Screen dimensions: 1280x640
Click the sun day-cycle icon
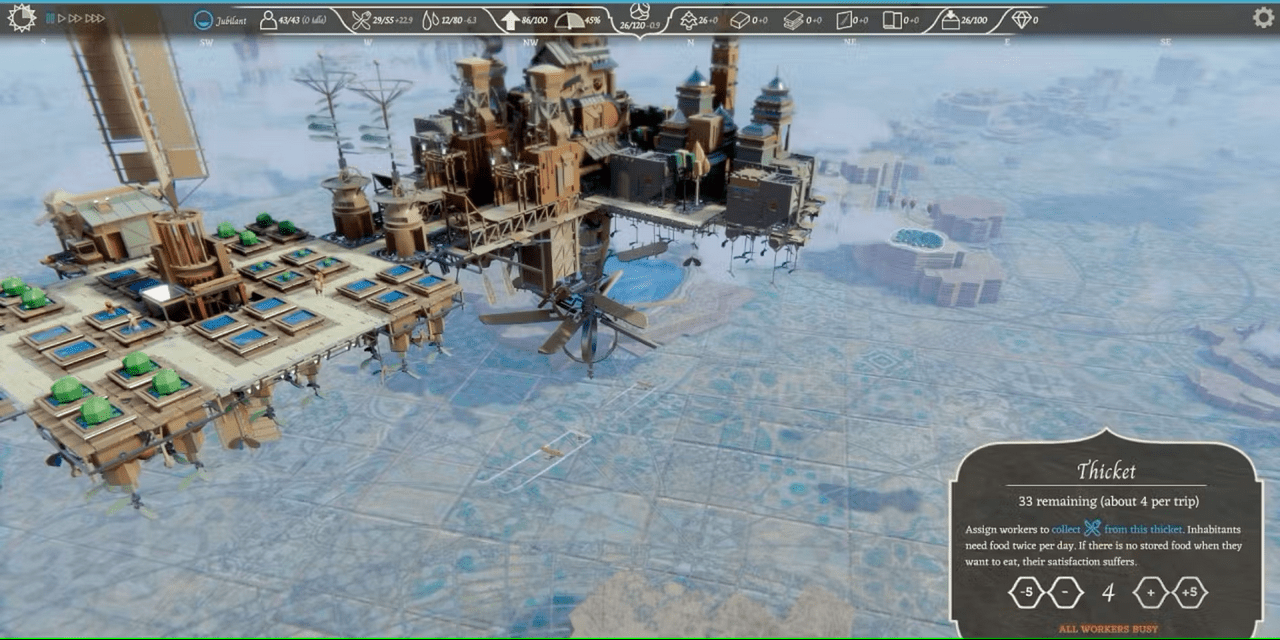(21, 18)
